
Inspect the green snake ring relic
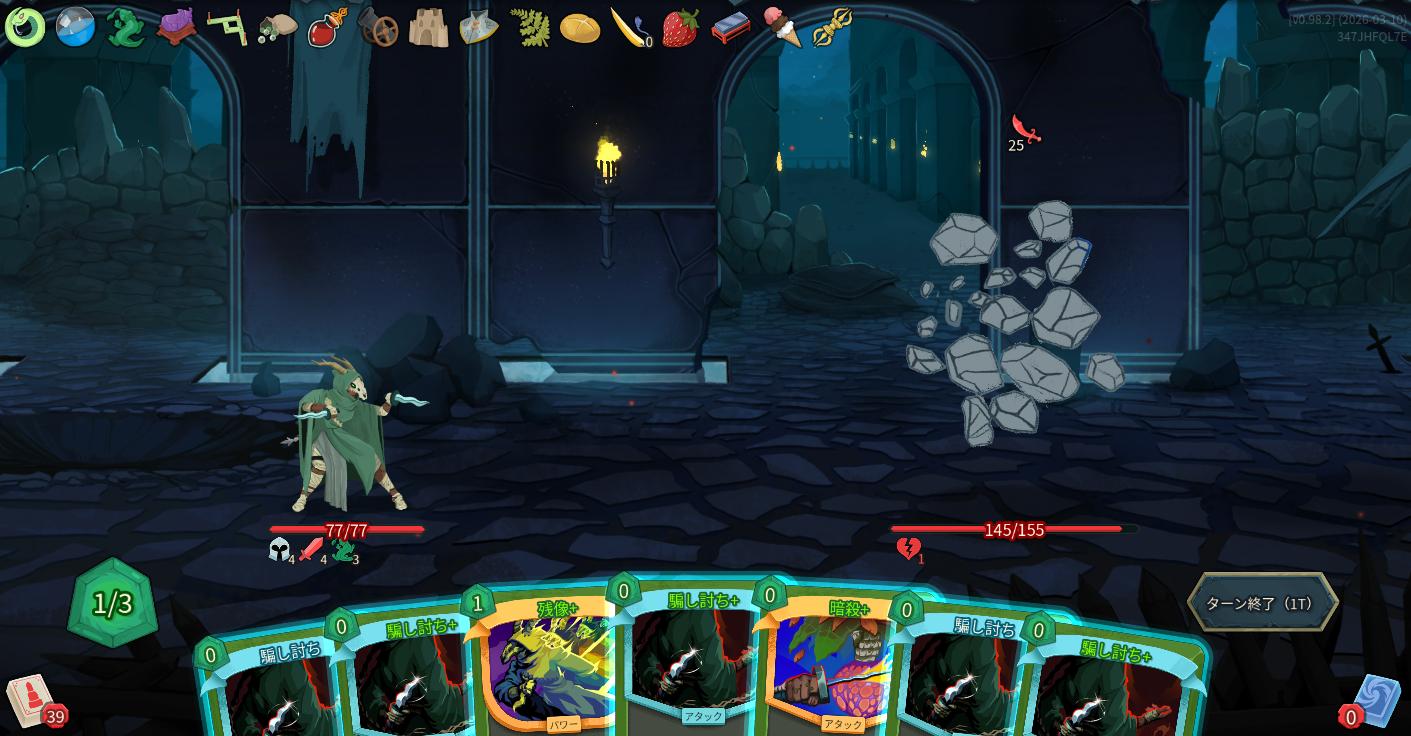(x=25, y=27)
